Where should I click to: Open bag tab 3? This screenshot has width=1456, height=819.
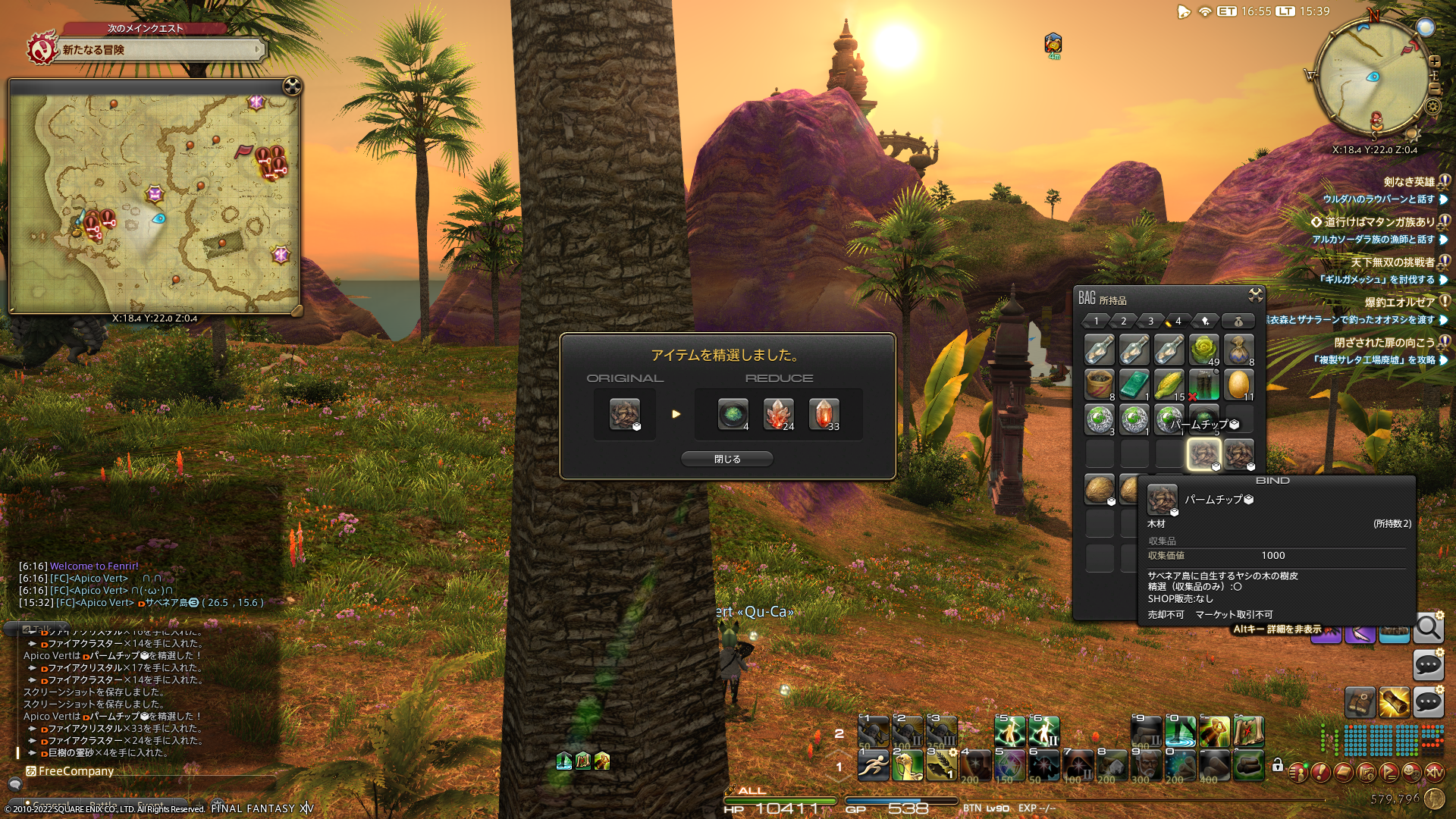[x=1150, y=321]
